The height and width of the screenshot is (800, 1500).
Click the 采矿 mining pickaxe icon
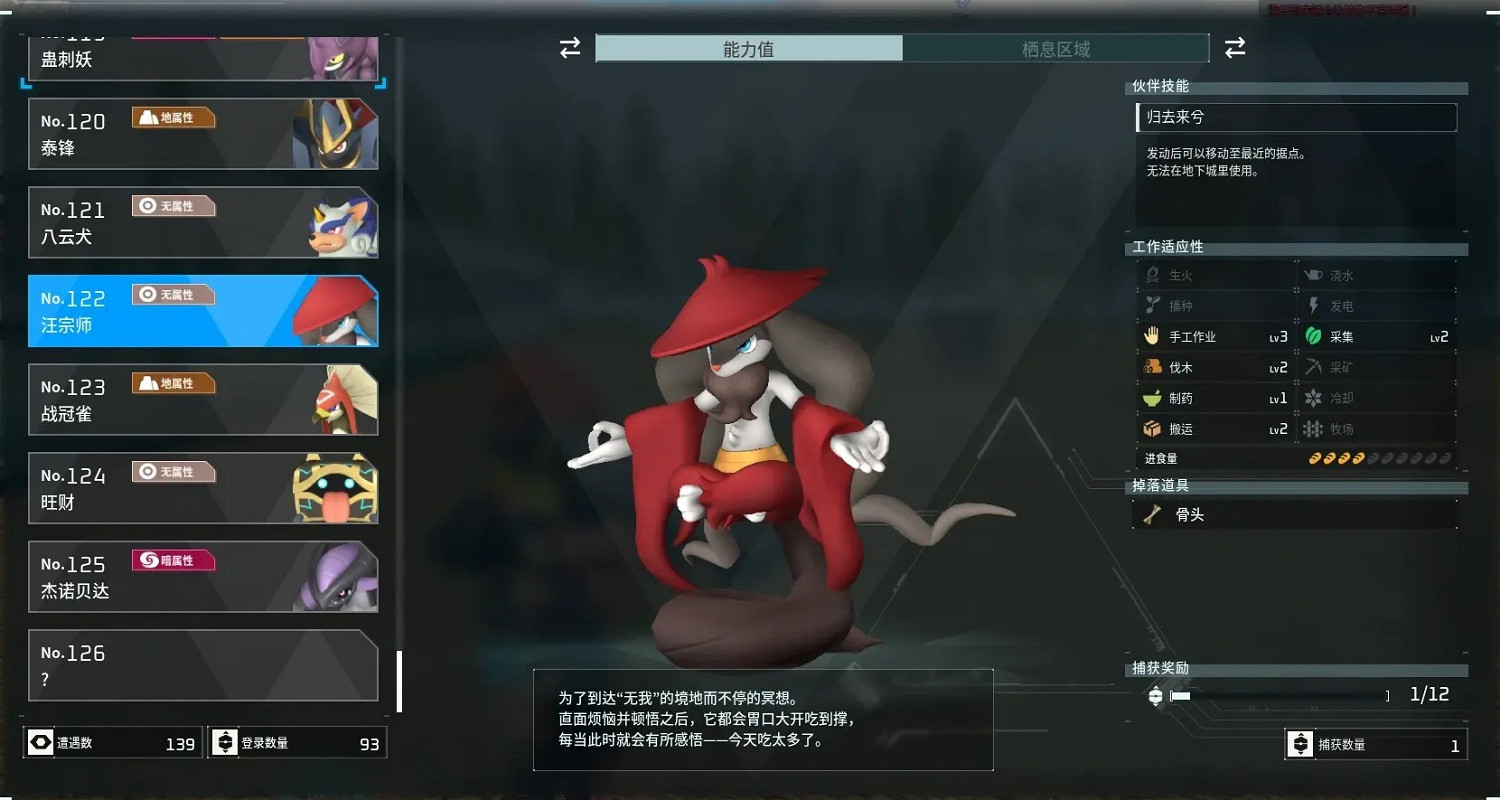[1312, 367]
